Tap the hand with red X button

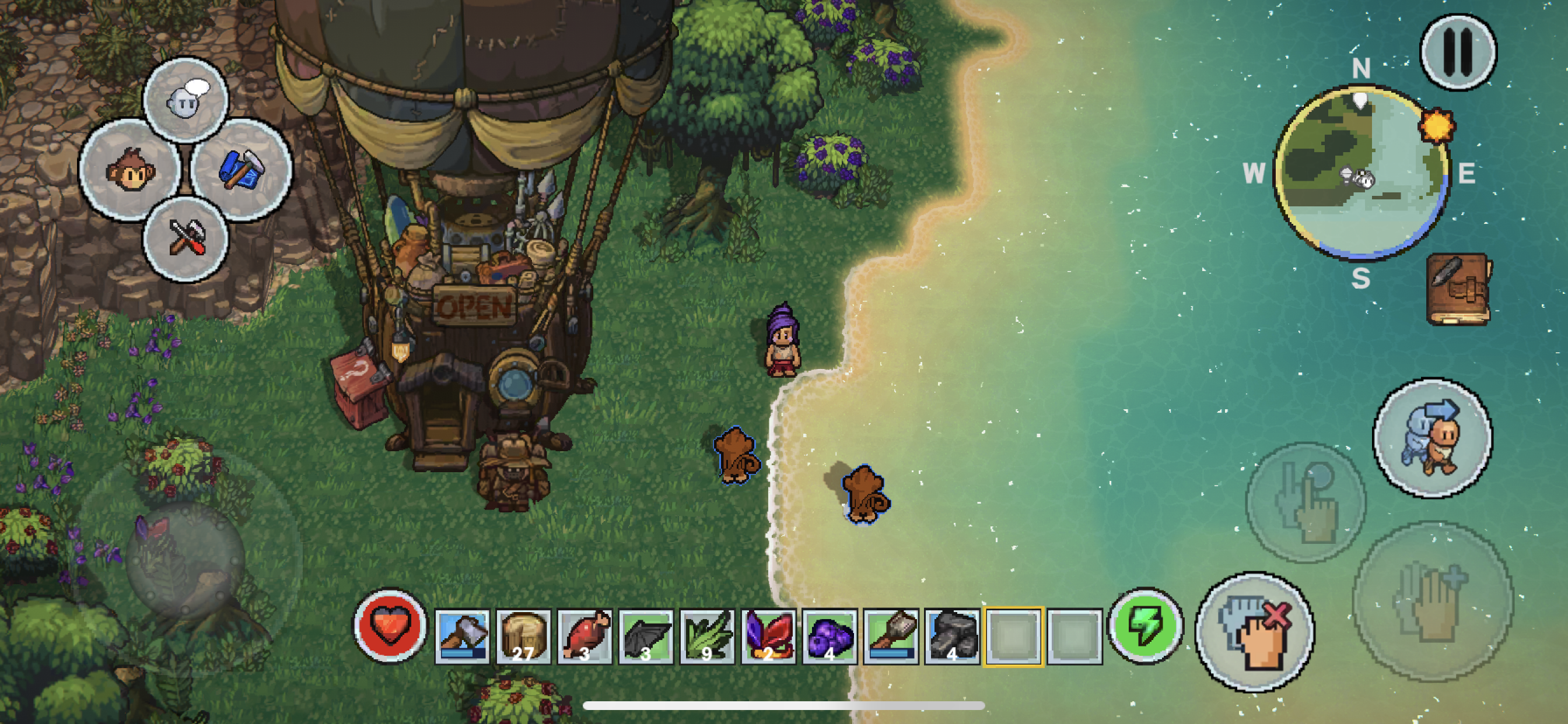pos(1255,632)
